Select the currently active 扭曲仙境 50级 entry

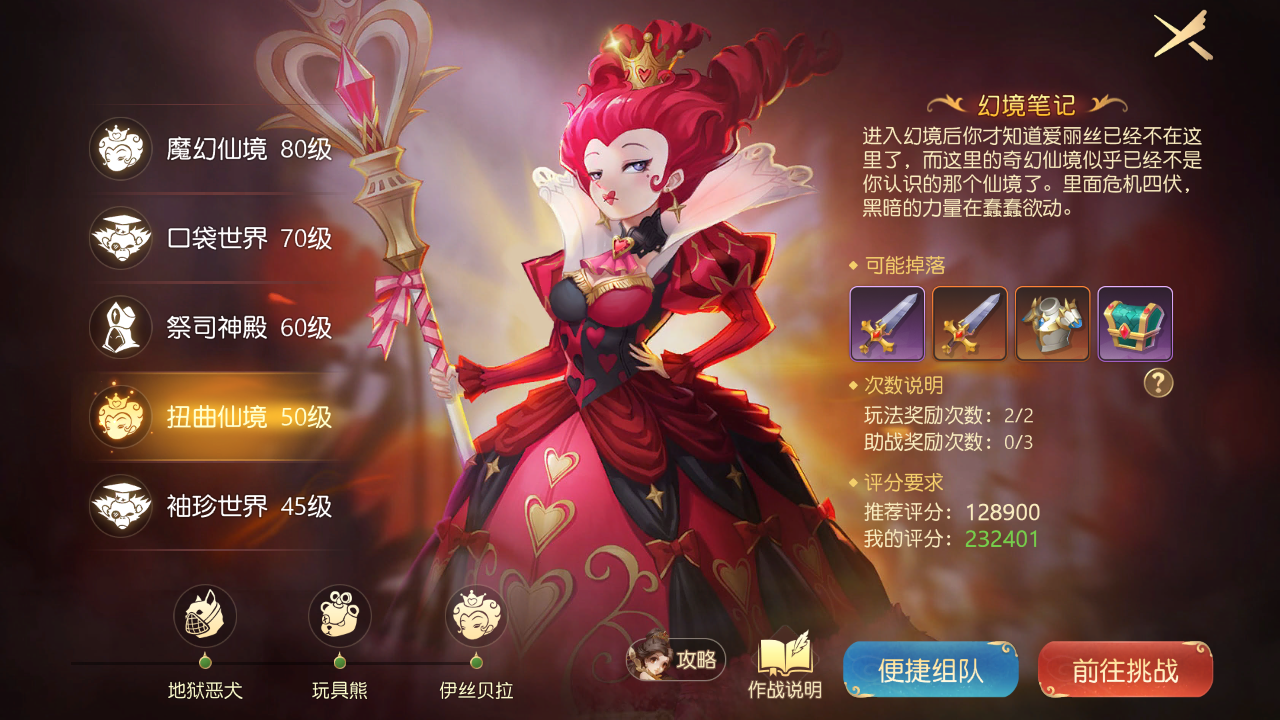(x=120, y=418)
